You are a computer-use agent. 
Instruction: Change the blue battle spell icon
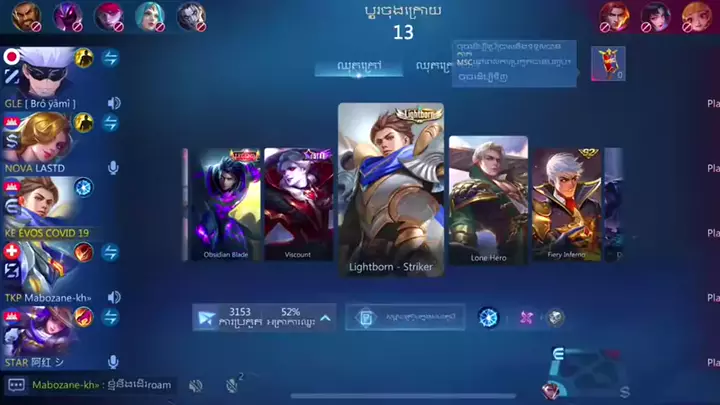point(488,318)
